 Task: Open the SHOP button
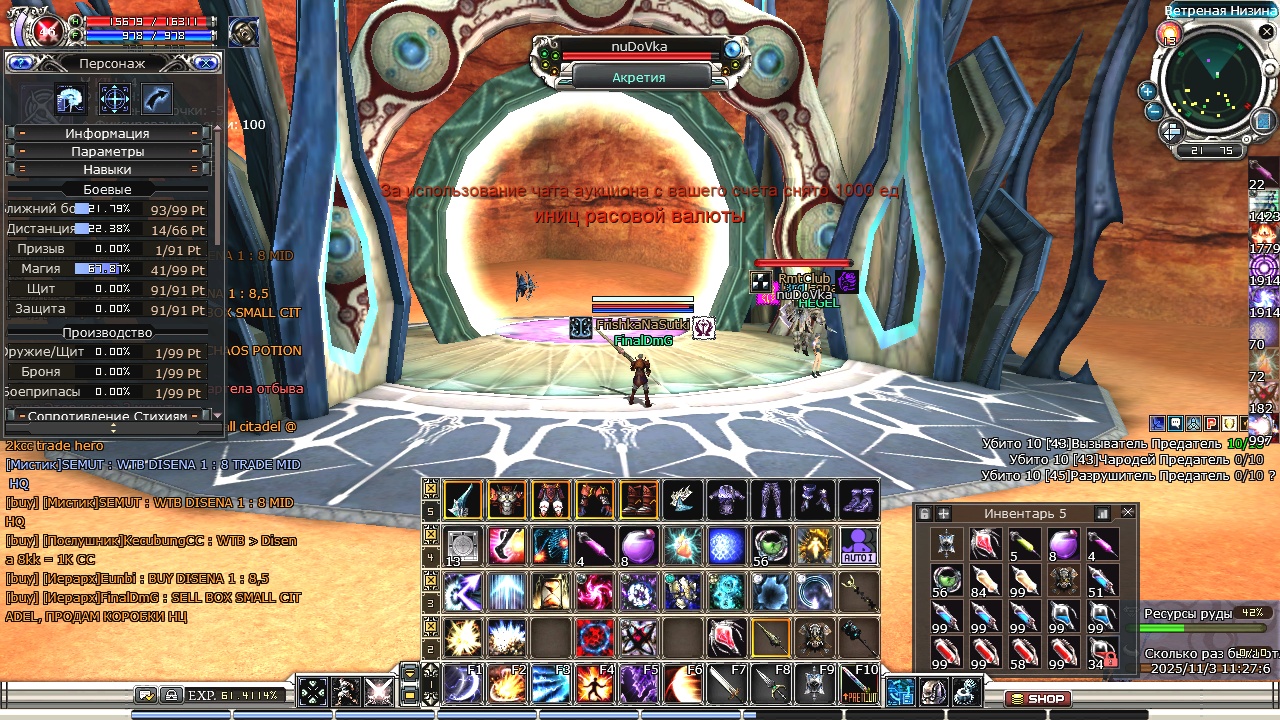point(1037,698)
